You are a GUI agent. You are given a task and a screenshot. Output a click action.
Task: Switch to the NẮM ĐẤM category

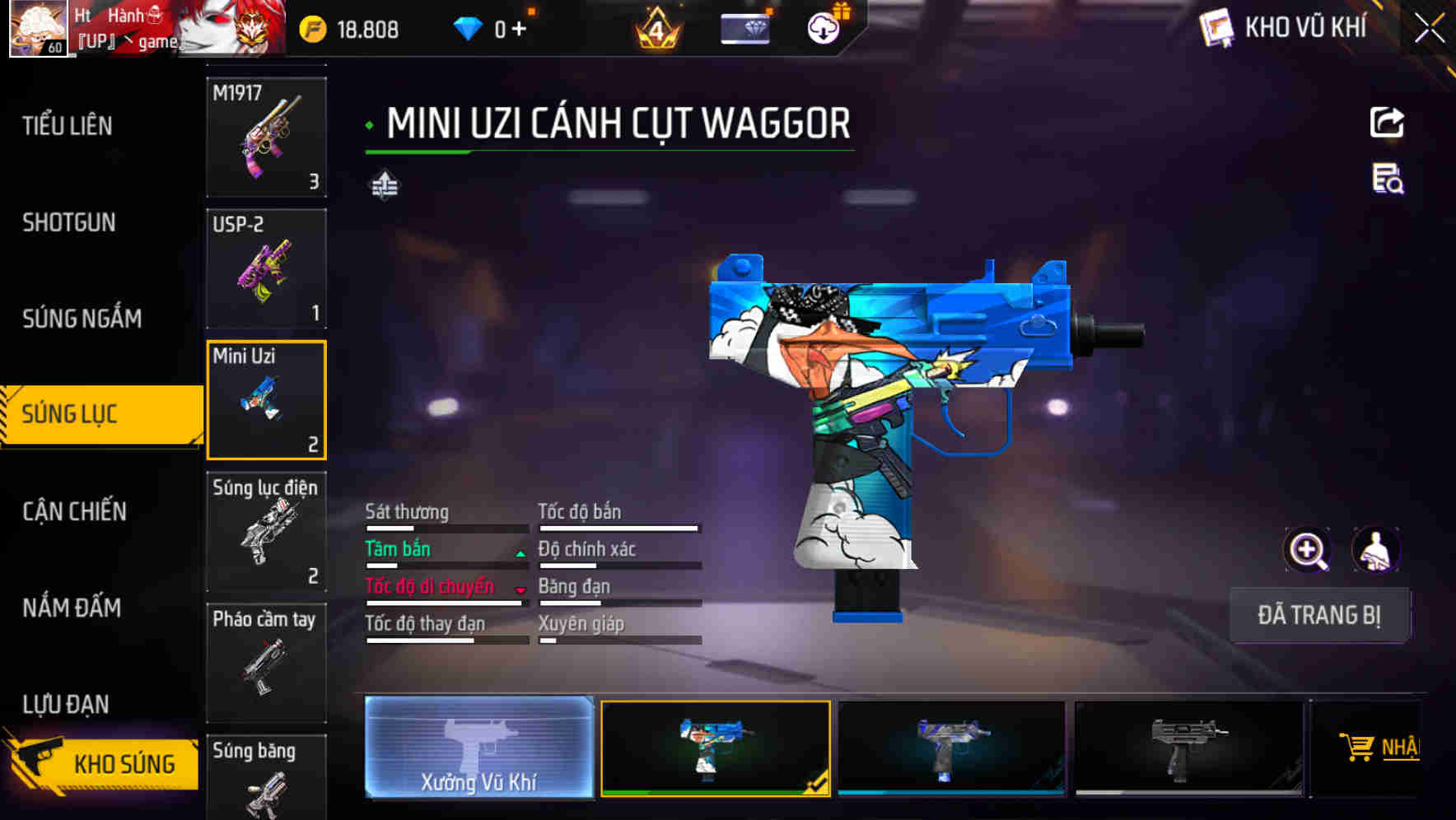[x=72, y=608]
